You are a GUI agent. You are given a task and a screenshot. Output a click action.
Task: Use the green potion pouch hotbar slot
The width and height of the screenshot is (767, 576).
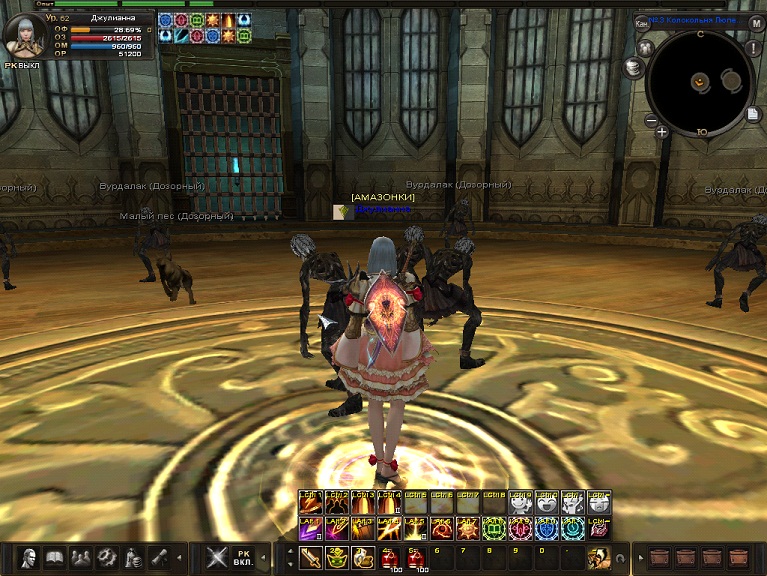point(337,558)
